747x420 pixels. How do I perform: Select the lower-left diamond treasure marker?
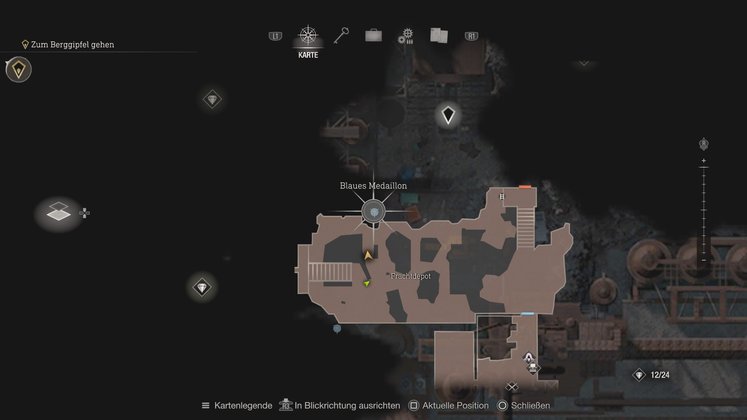[x=203, y=288]
